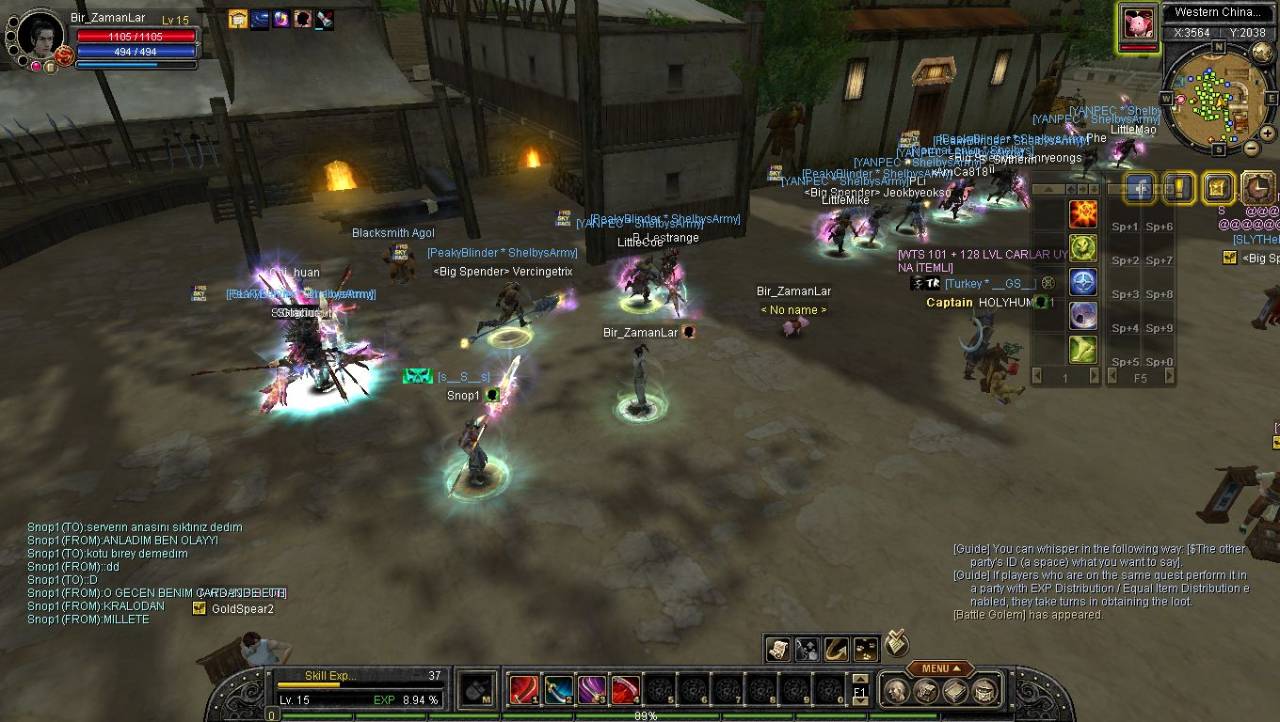Open the MENU button on the bottom bar
This screenshot has height=722, width=1280.
[939, 669]
